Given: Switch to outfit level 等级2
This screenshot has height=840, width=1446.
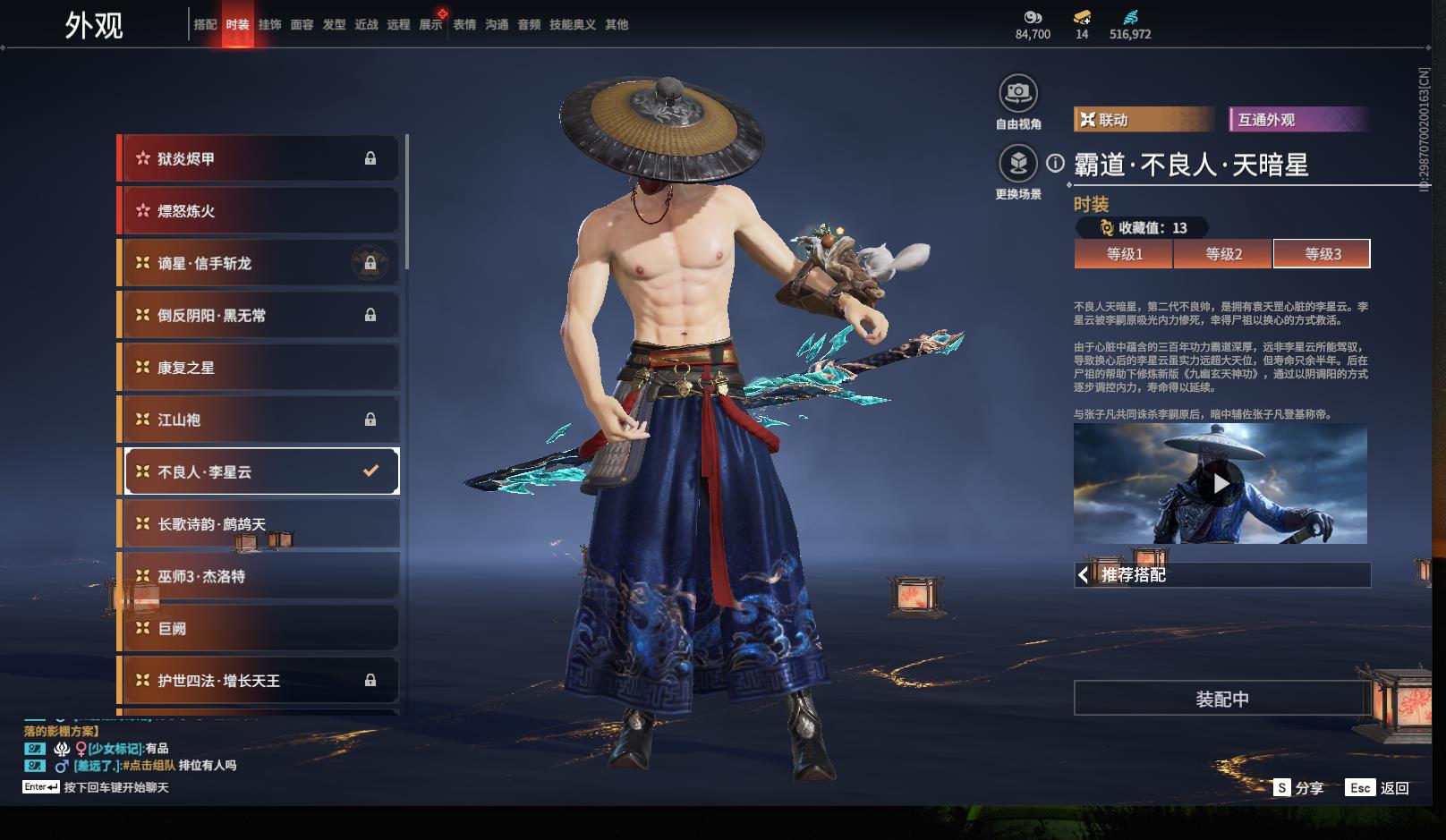Looking at the screenshot, I should pos(1223,254).
